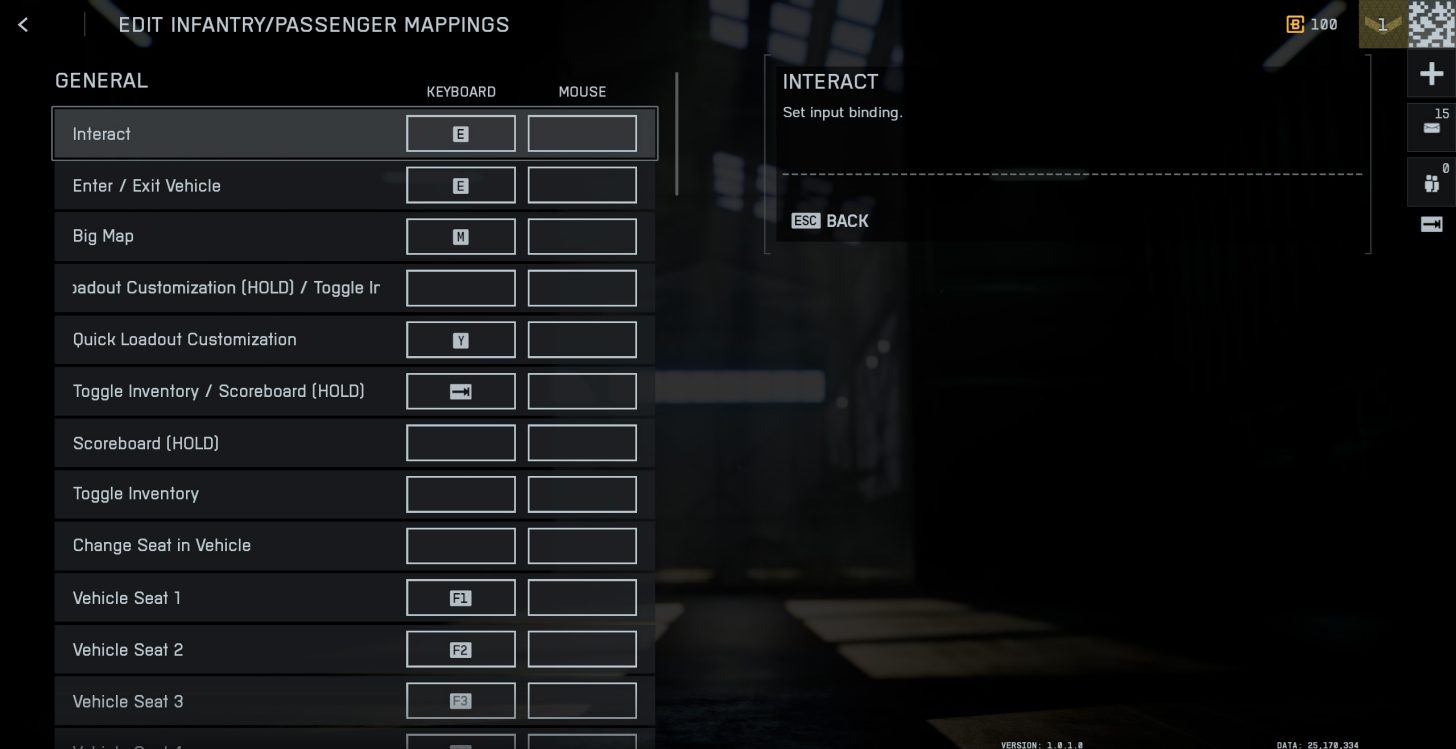1456x749 pixels.
Task: Open the Add/Plus panel icon top right
Action: (1431, 73)
